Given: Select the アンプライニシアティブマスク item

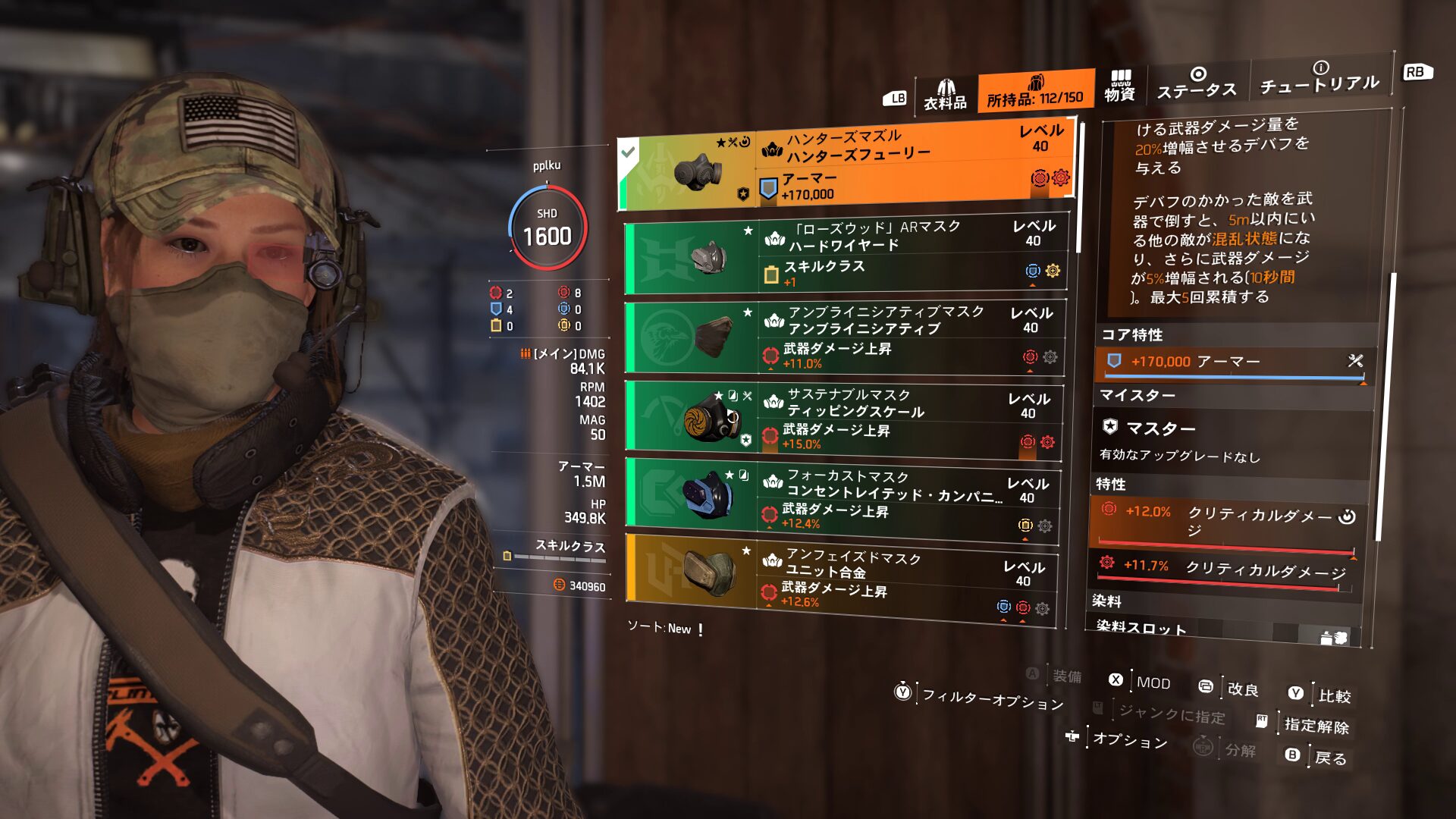Looking at the screenshot, I should 844,337.
